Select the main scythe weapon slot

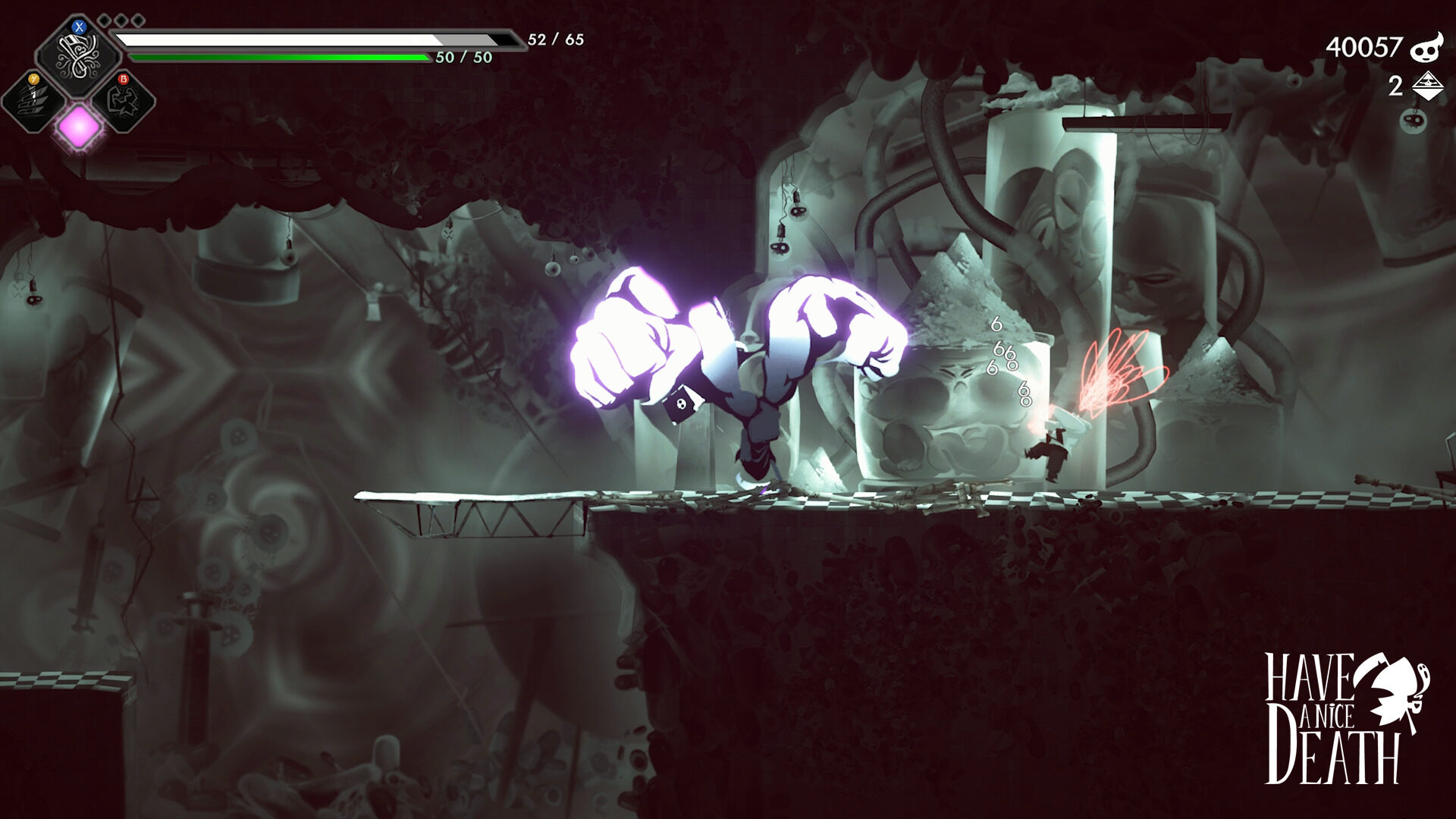click(77, 55)
